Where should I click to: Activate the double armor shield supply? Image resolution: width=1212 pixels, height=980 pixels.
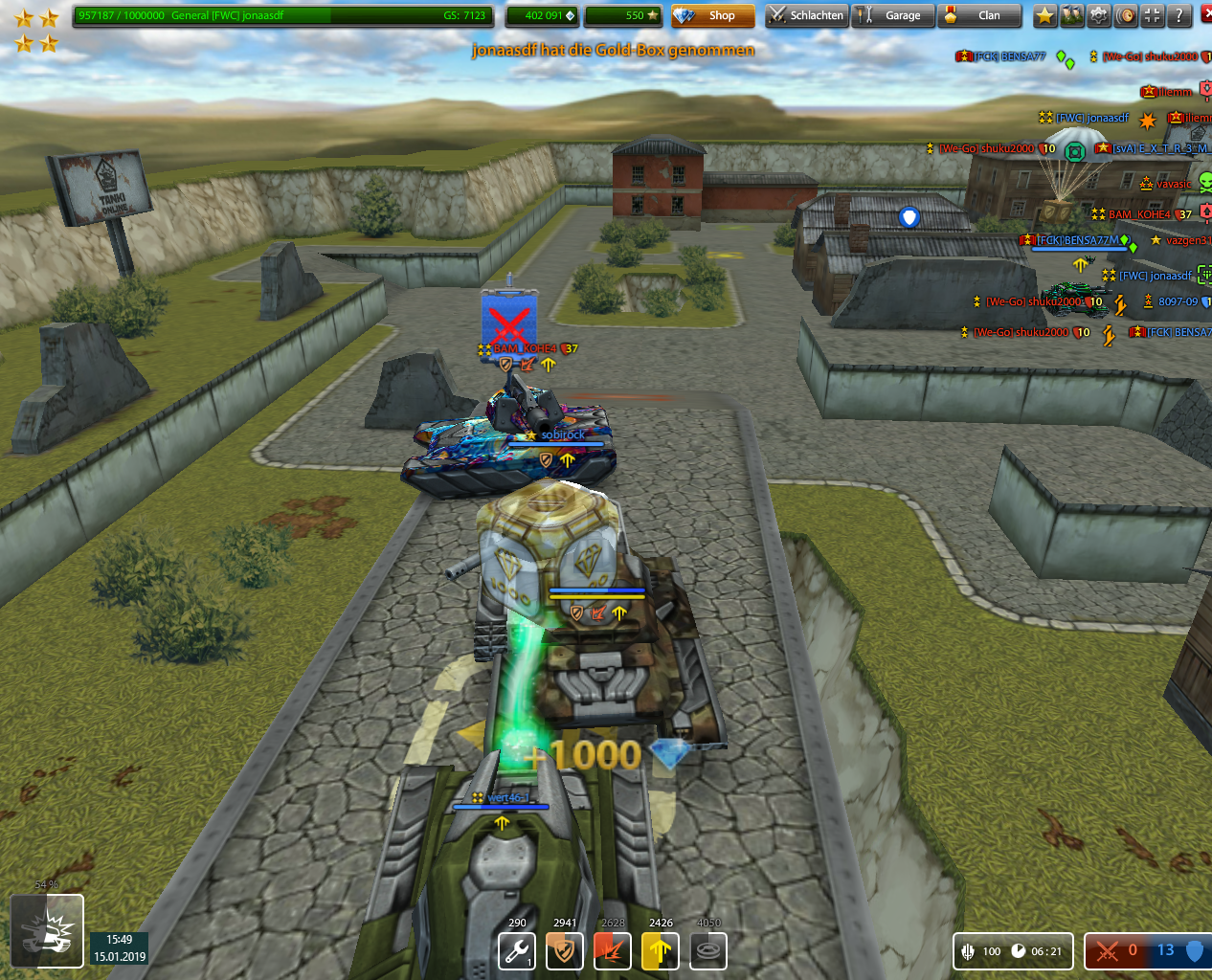565,951
